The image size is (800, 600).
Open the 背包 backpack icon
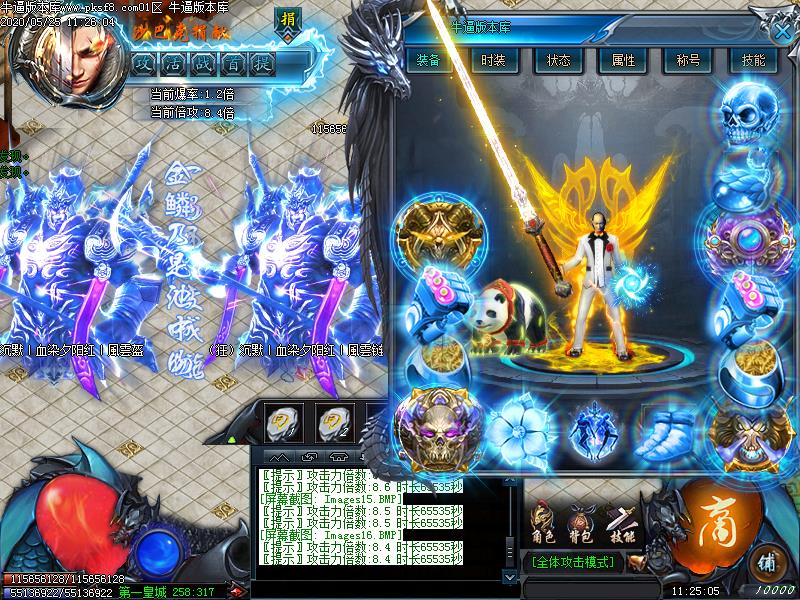click(580, 519)
